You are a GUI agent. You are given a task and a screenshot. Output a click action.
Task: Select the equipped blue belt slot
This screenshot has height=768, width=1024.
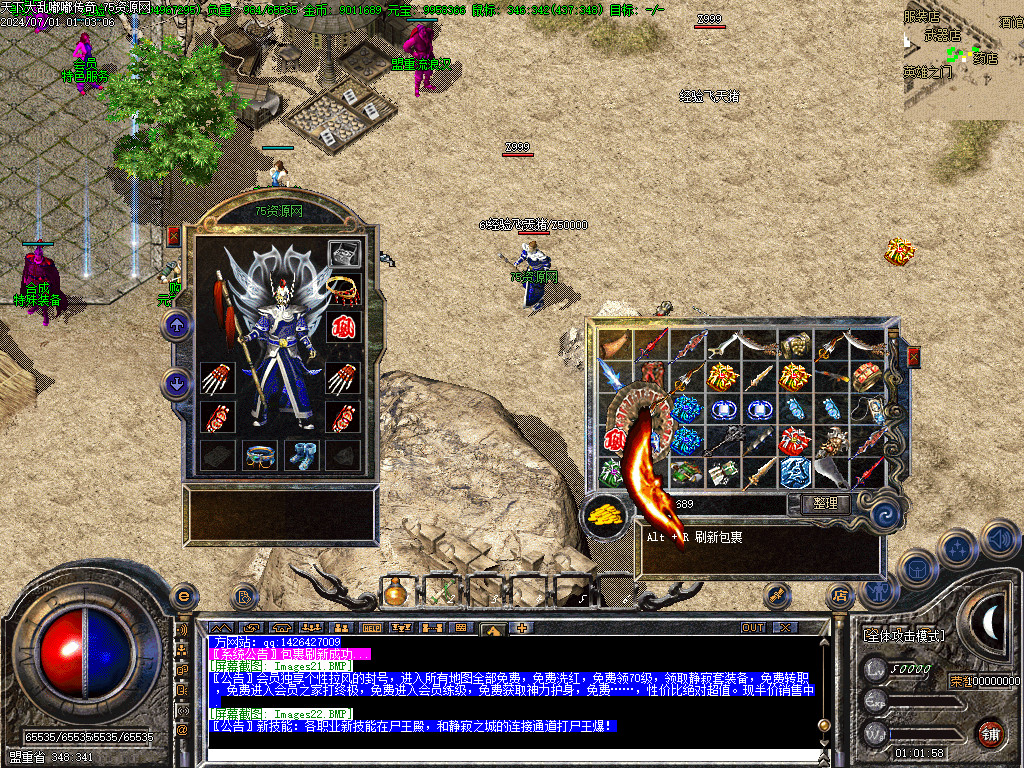pyautogui.click(x=259, y=454)
